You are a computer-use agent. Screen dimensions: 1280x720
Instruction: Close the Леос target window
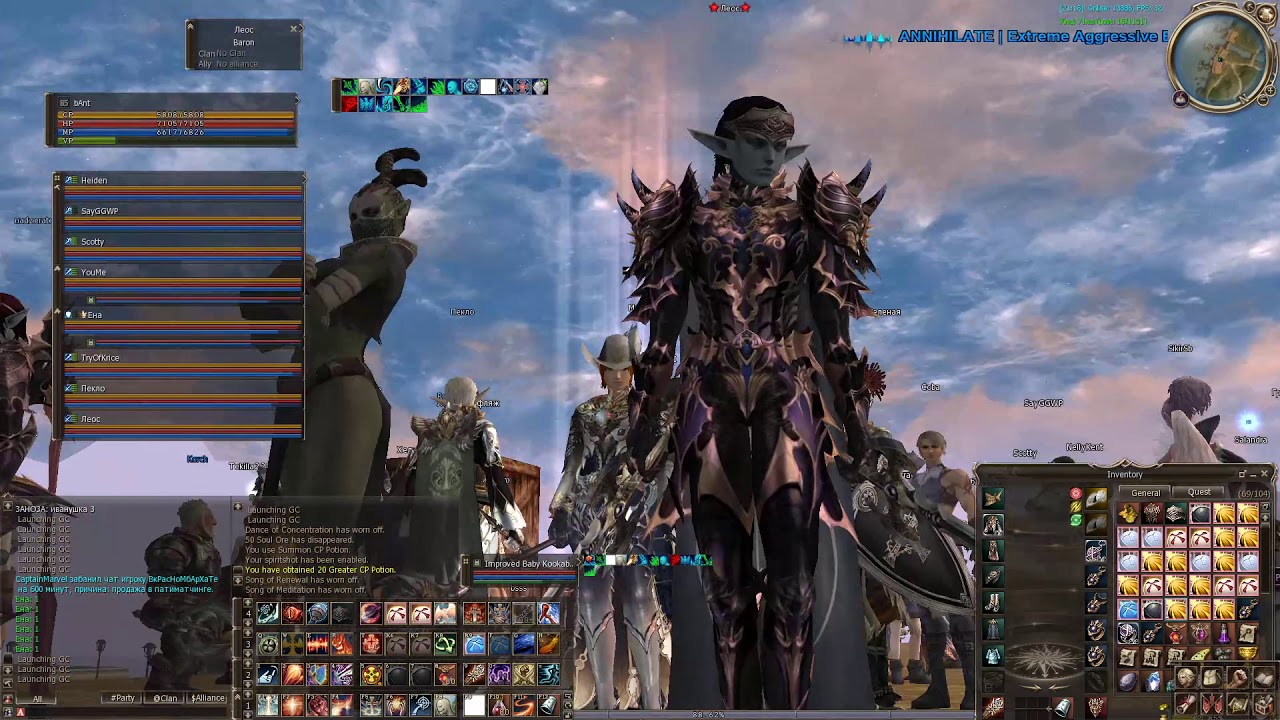pyautogui.click(x=294, y=29)
